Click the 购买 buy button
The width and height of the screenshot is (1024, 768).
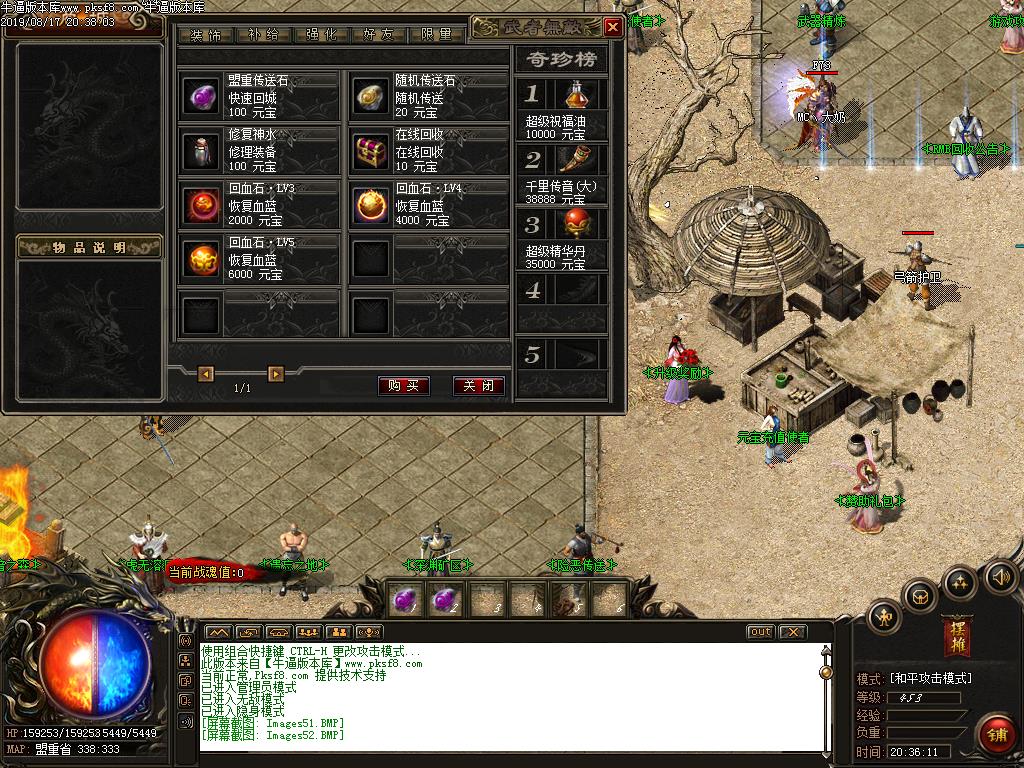coord(404,386)
